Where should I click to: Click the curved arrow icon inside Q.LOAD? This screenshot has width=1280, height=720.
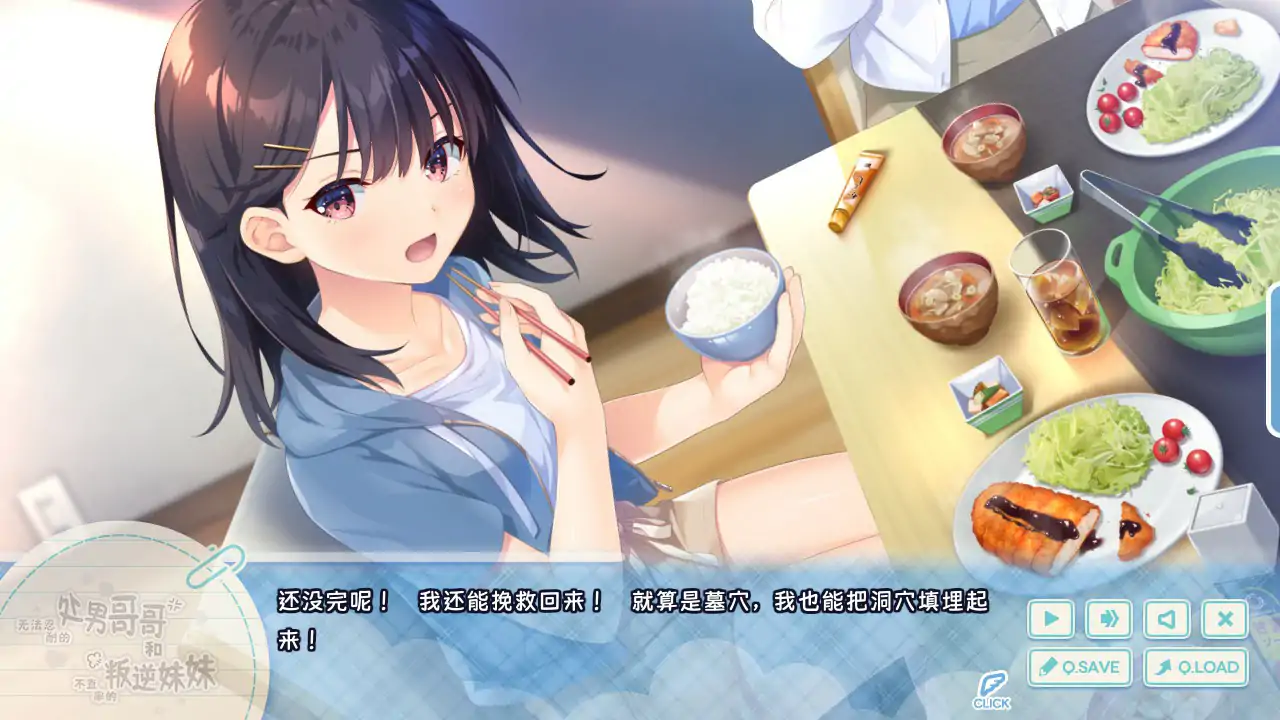(x=1164, y=665)
